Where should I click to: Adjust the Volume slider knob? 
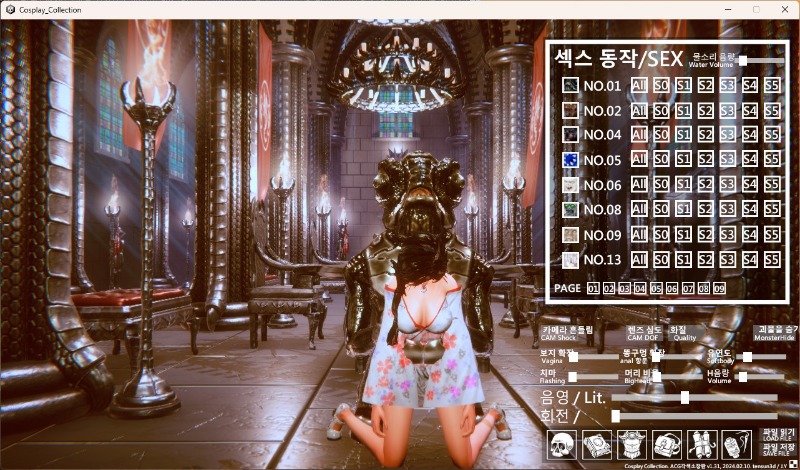tap(745, 376)
